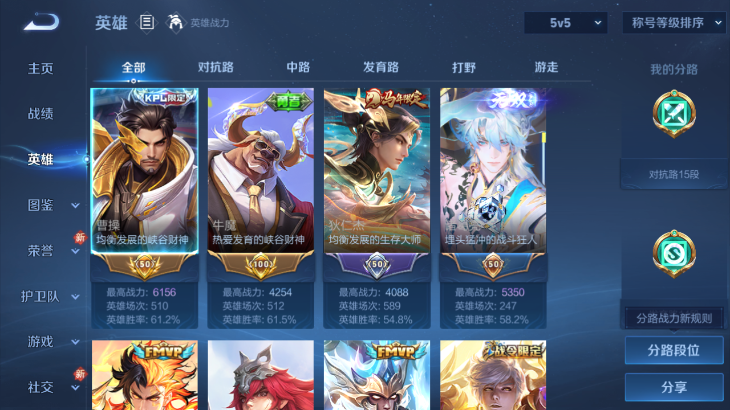
Task: Click the 分享 share button
Action: (x=673, y=387)
